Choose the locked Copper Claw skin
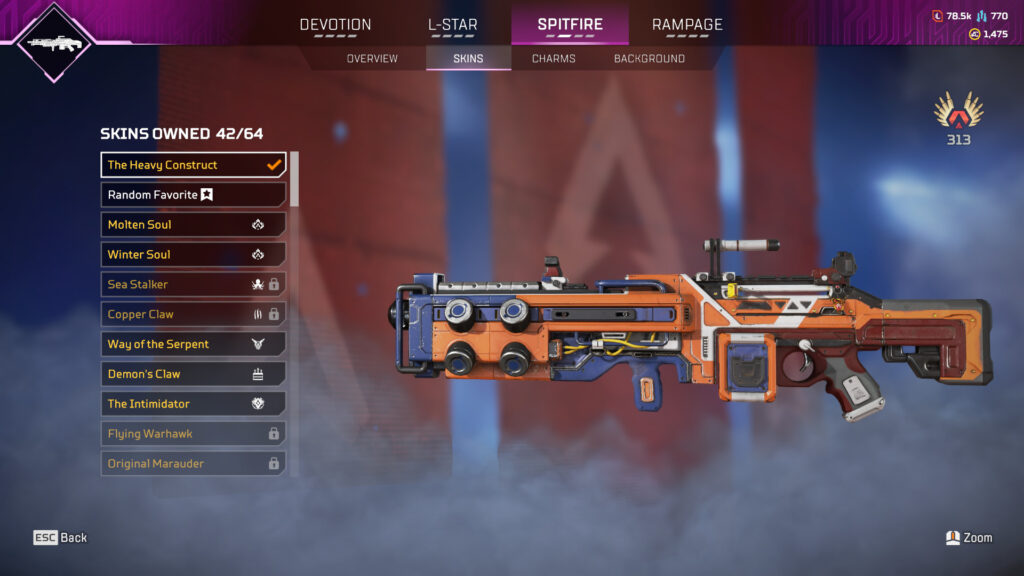The width and height of the screenshot is (1024, 576). [193, 314]
